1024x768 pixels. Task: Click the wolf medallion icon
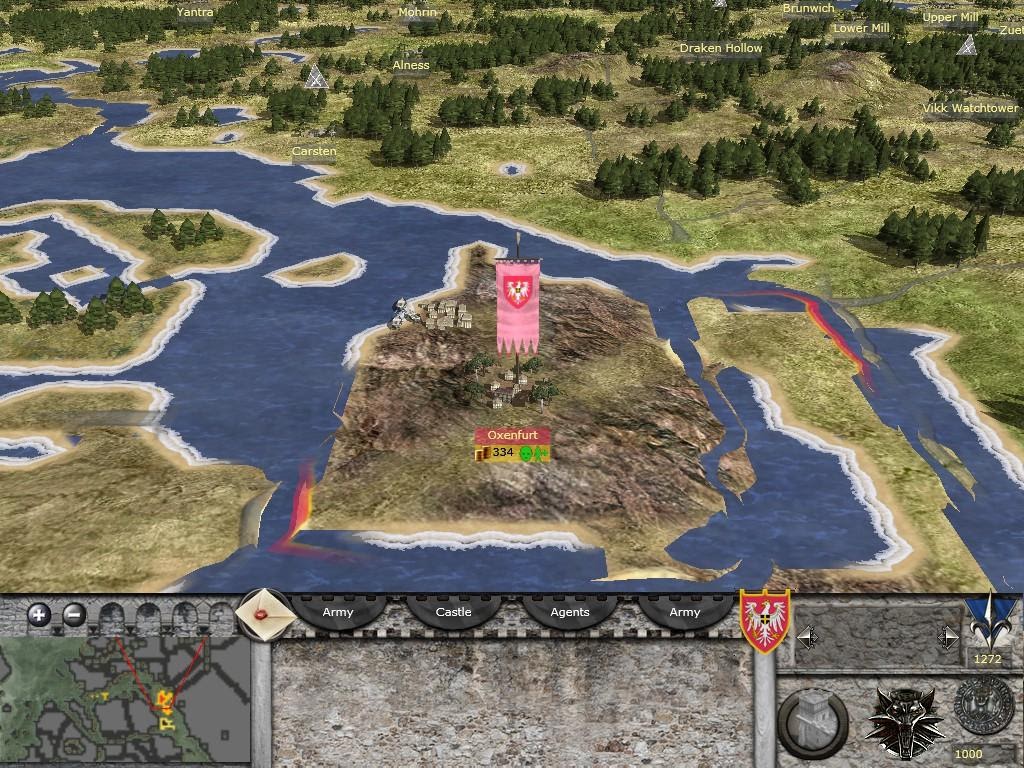pyautogui.click(x=906, y=720)
